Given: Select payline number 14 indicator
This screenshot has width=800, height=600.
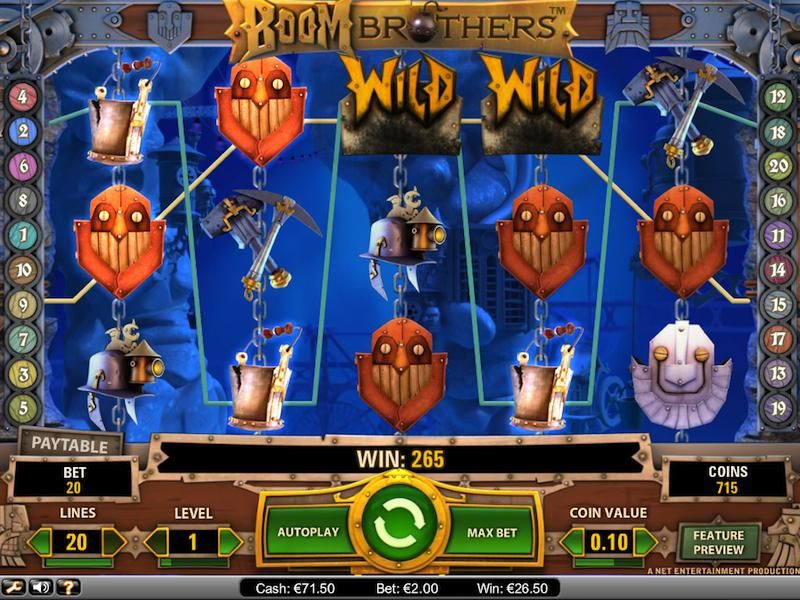Looking at the screenshot, I should [x=778, y=269].
